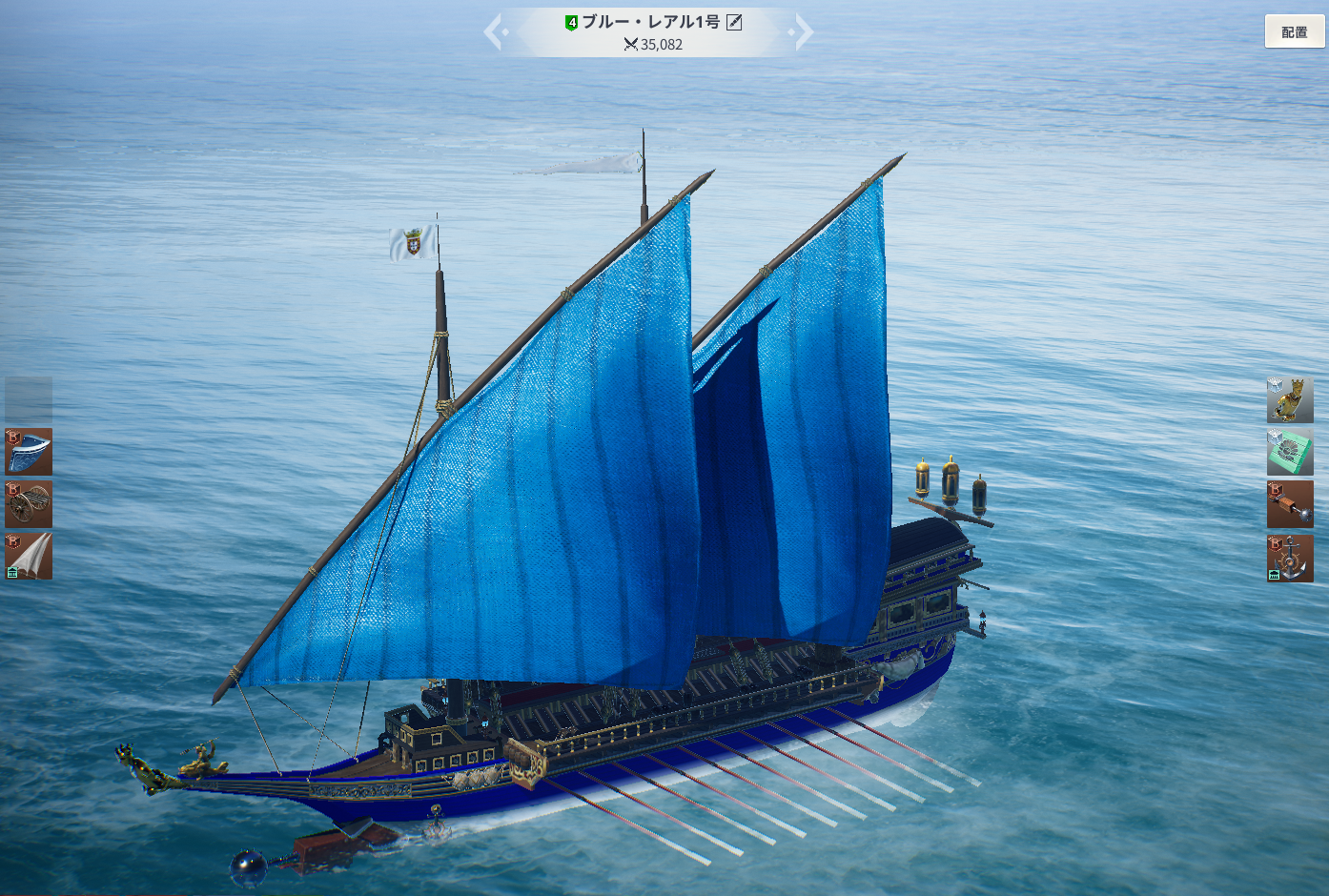
Task: Pick the spiked ball ram slot
Action: click(1290, 504)
